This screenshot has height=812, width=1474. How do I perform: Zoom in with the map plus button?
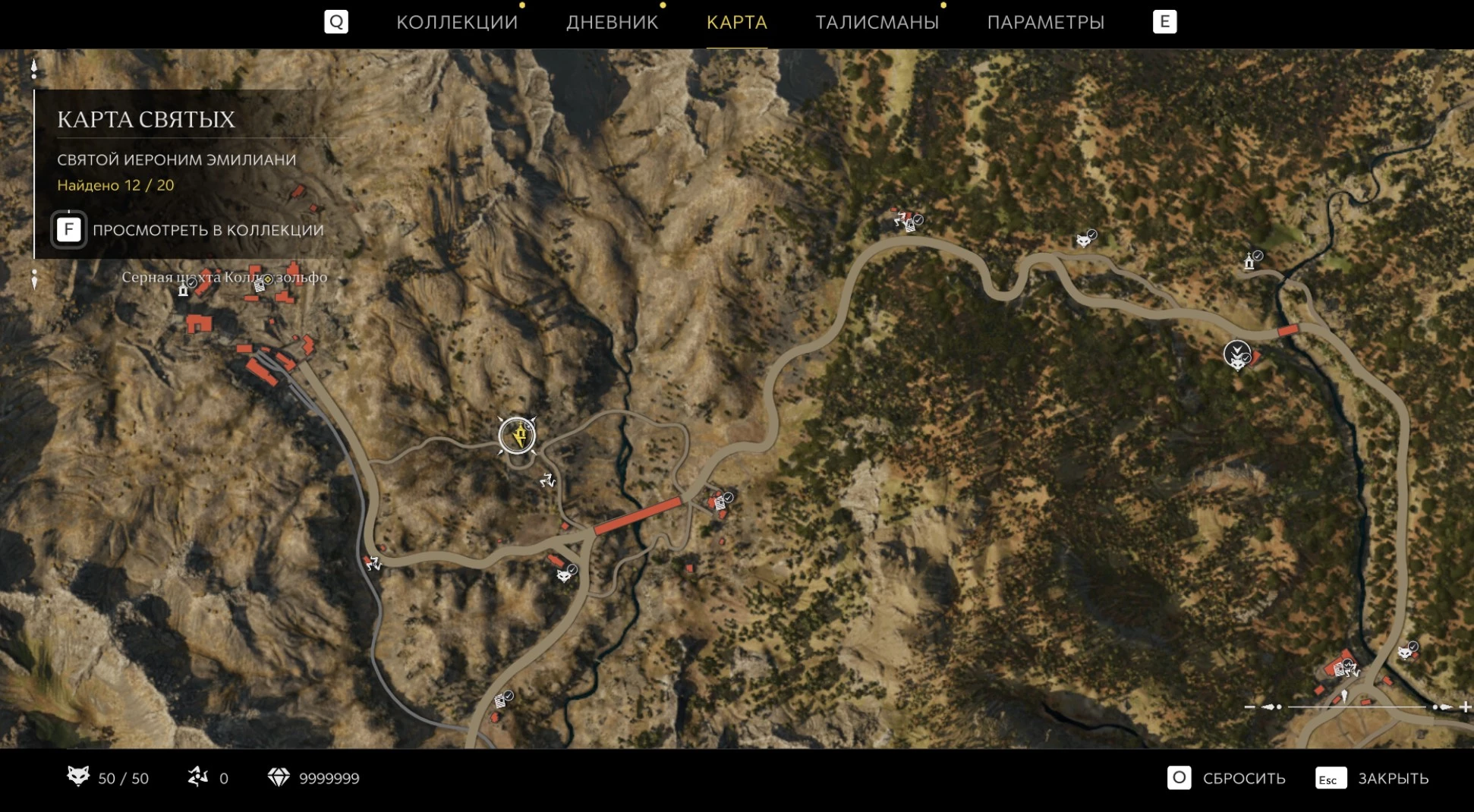(x=1465, y=707)
